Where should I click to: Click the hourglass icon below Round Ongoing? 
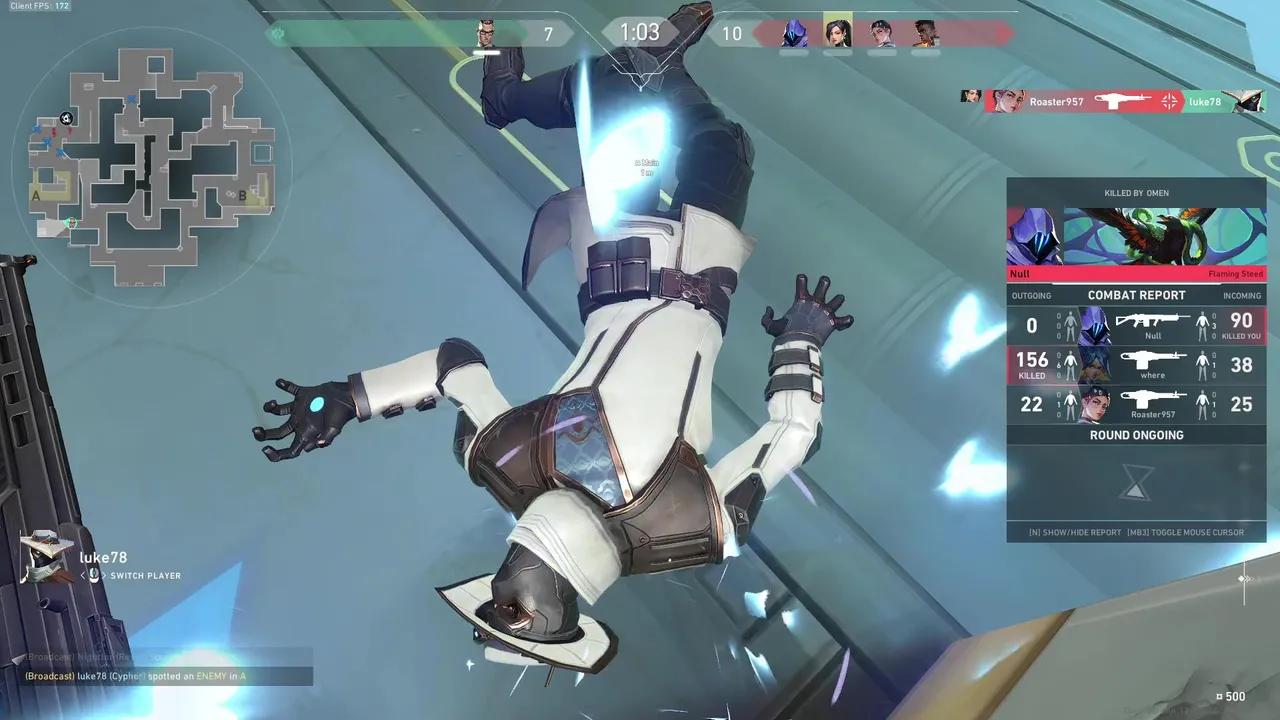(1136, 483)
